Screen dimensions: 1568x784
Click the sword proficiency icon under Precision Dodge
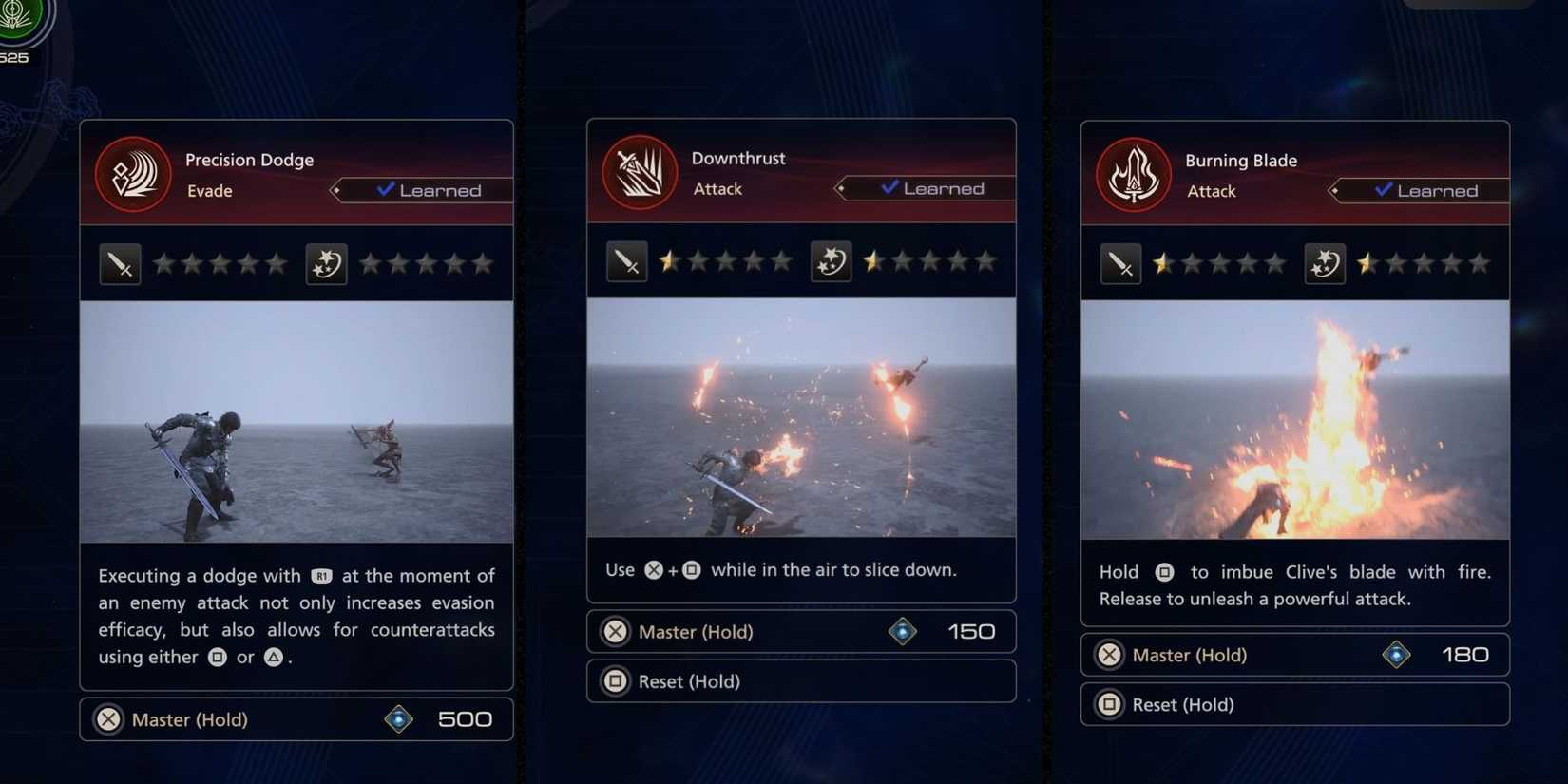pyautogui.click(x=120, y=263)
